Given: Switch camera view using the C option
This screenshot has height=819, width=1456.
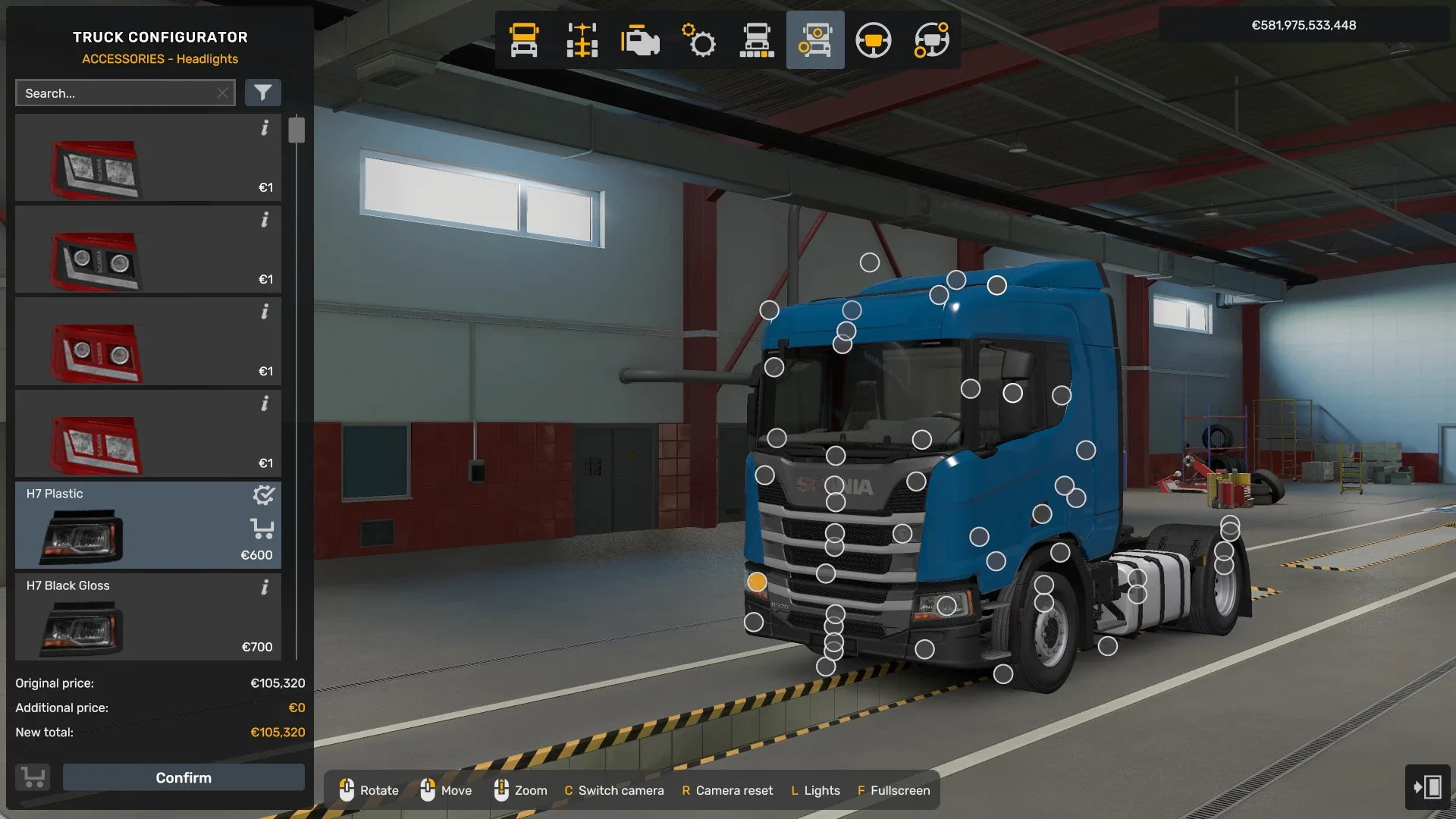Looking at the screenshot, I should (x=614, y=790).
